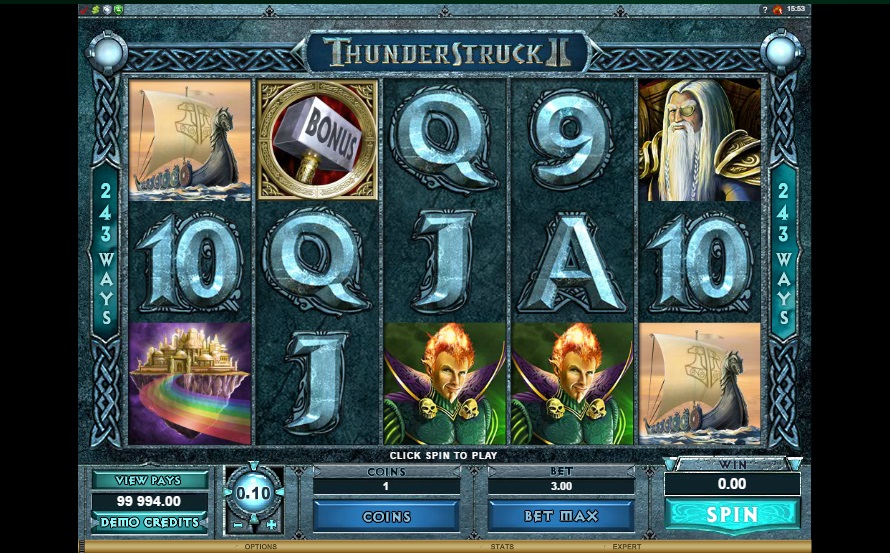Image resolution: width=890 pixels, height=553 pixels.
Task: Increase coin size with the plus button
Action: tap(271, 525)
